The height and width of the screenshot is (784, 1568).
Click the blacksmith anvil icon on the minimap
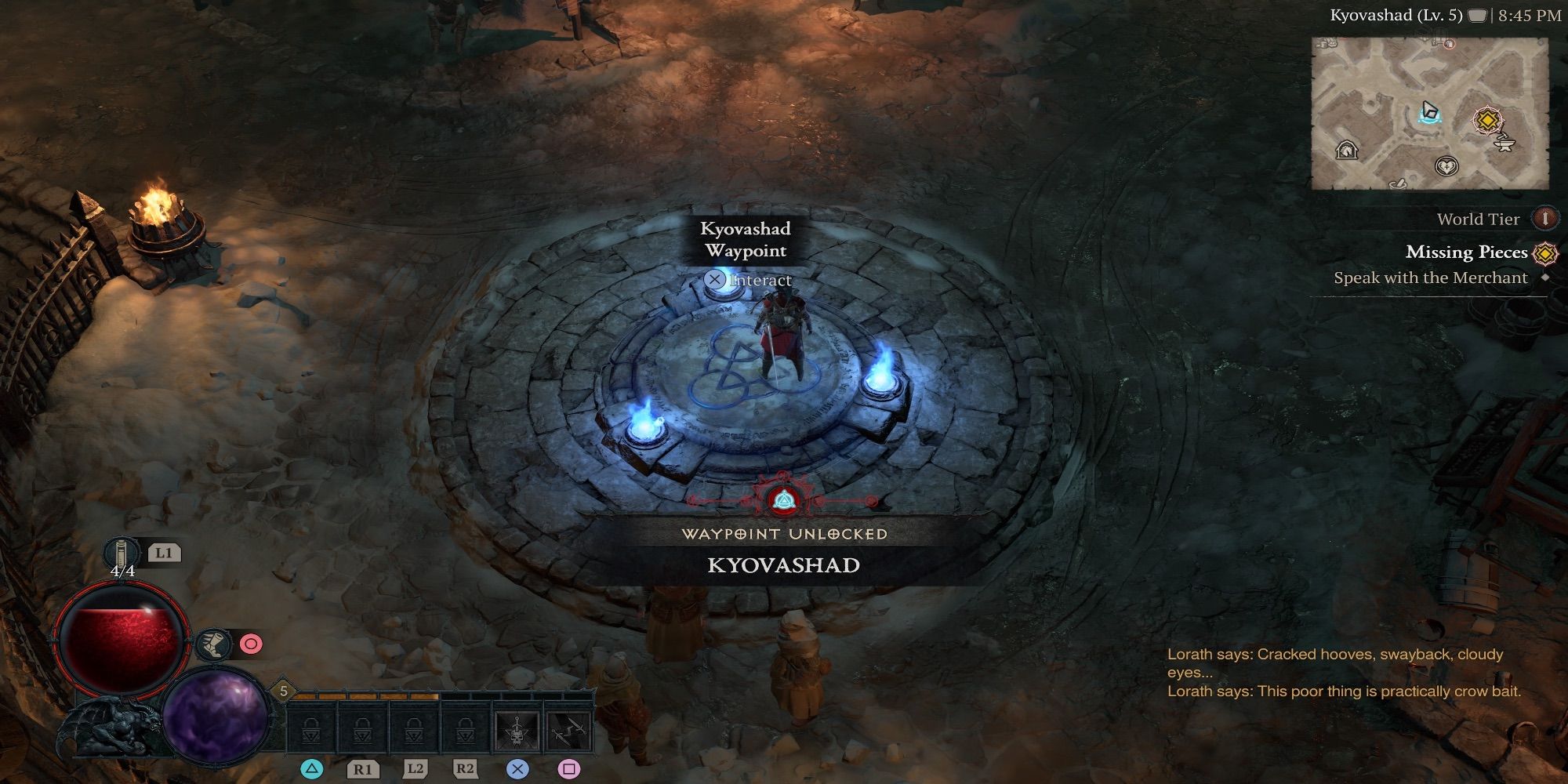(x=1504, y=146)
